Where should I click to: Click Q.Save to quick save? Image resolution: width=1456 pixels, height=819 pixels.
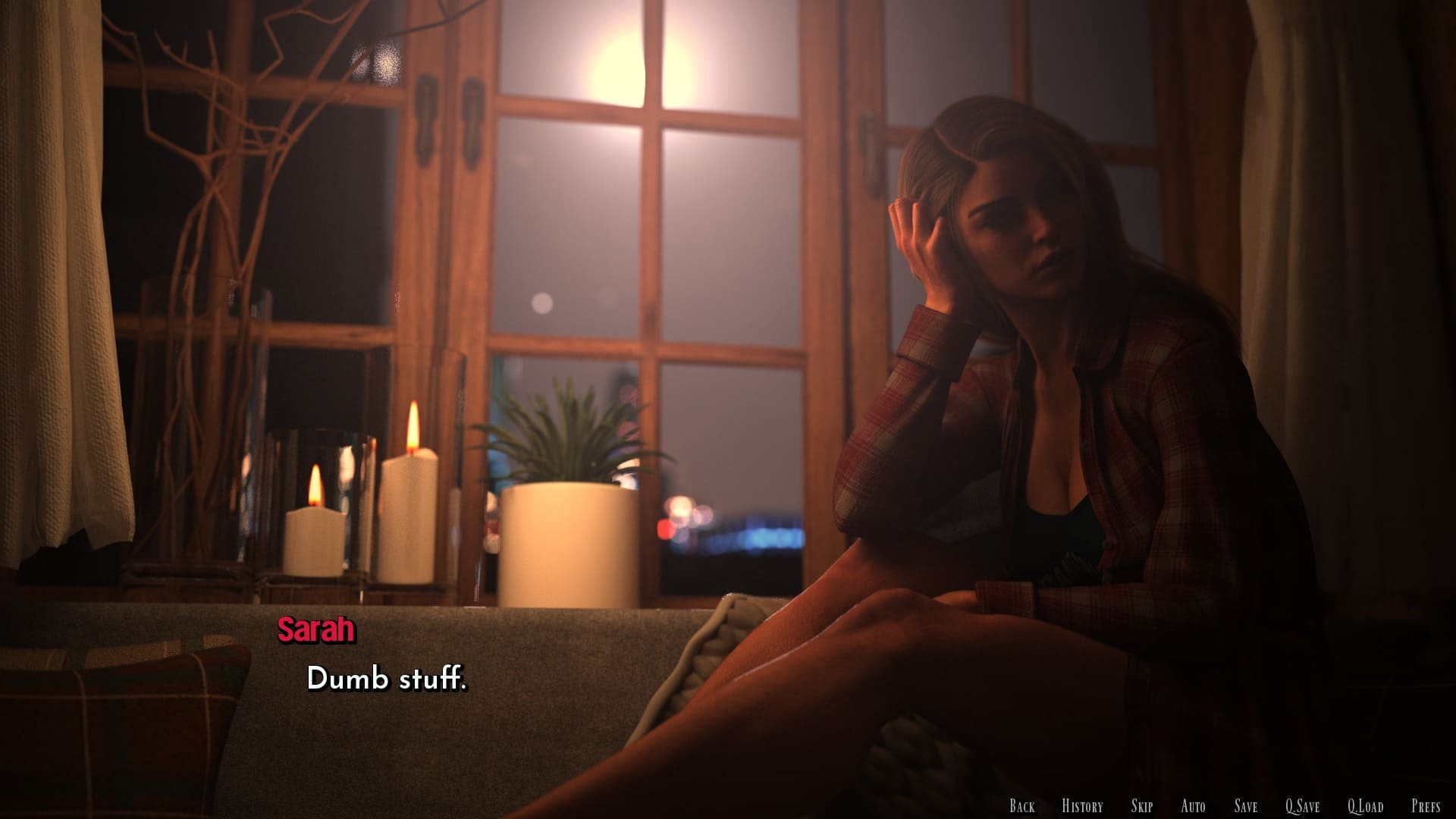[x=1302, y=806]
